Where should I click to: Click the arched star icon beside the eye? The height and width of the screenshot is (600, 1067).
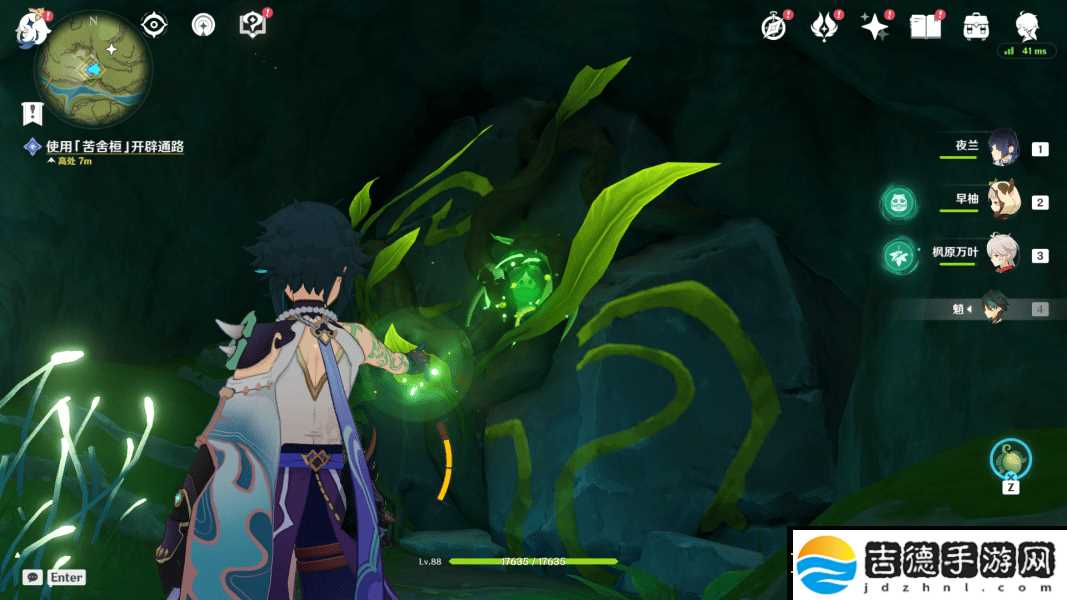coord(203,25)
